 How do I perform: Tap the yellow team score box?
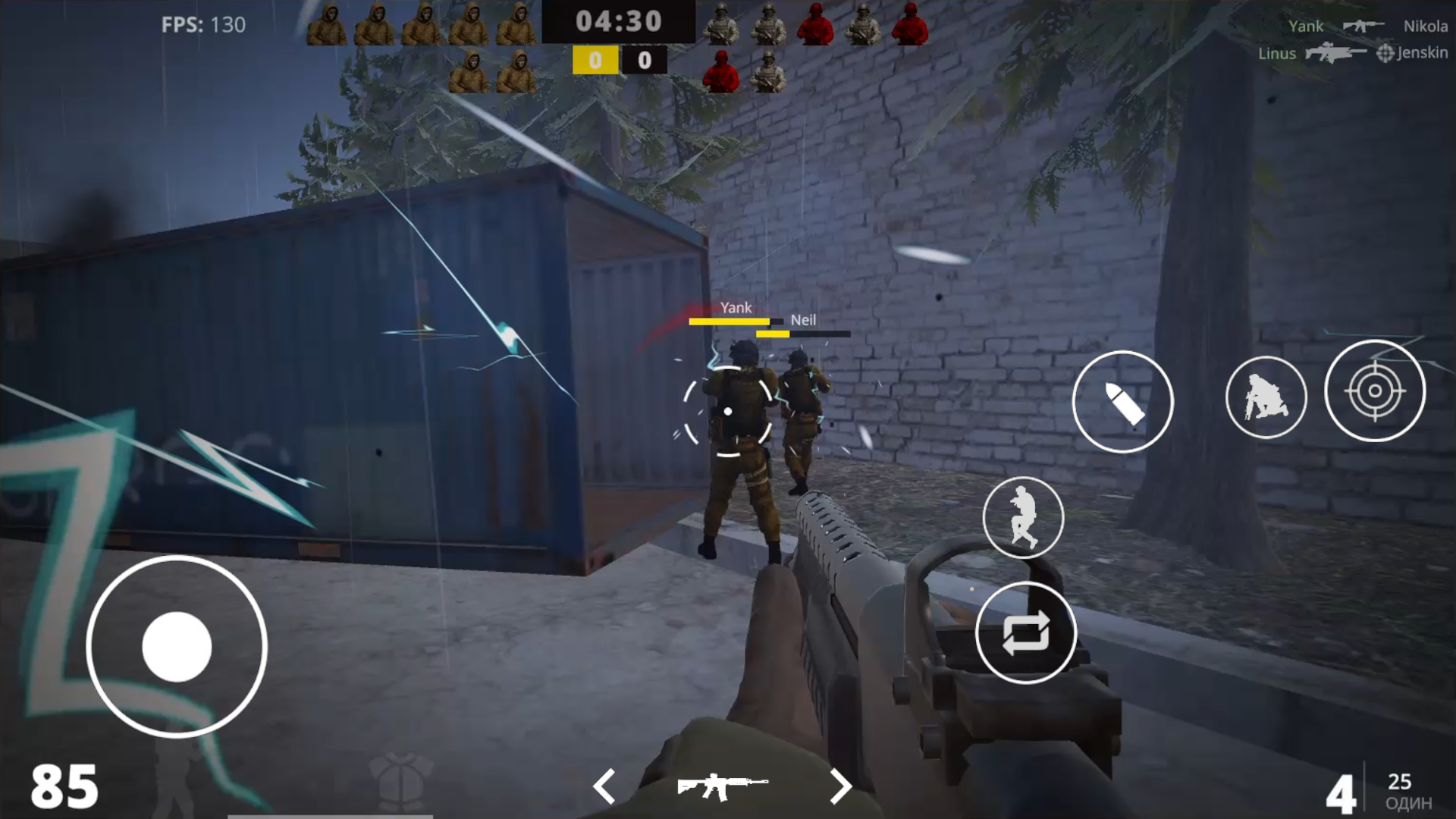coord(595,60)
